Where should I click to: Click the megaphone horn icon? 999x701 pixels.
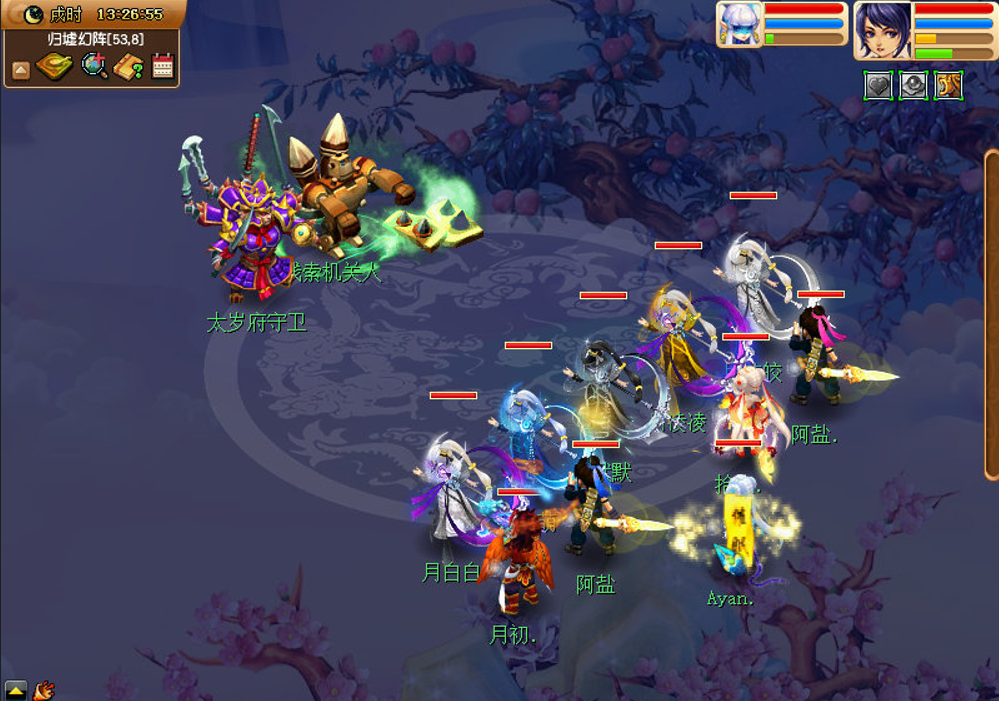tap(44, 689)
